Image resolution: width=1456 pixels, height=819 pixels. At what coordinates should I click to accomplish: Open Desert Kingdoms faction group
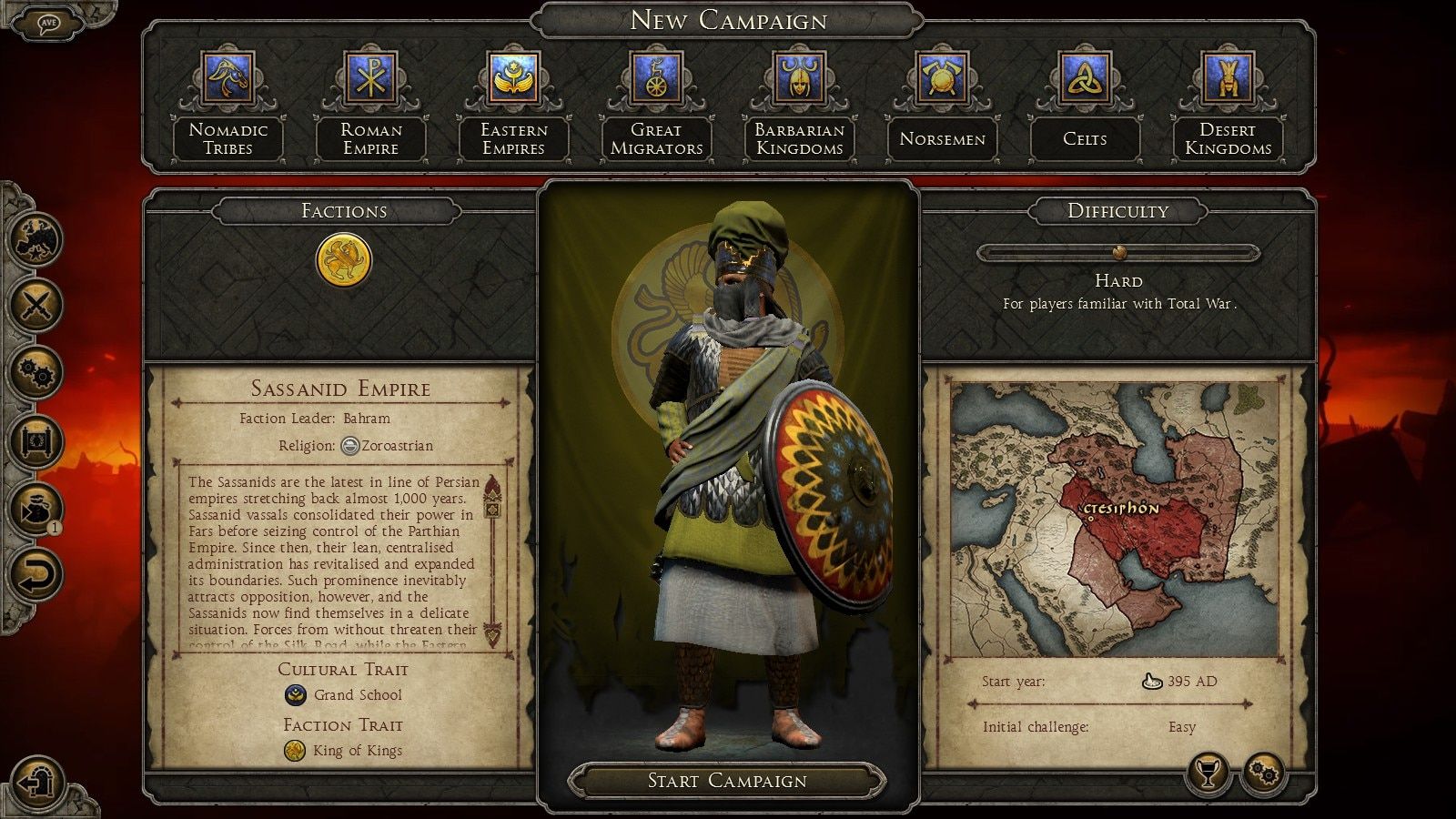(1228, 77)
